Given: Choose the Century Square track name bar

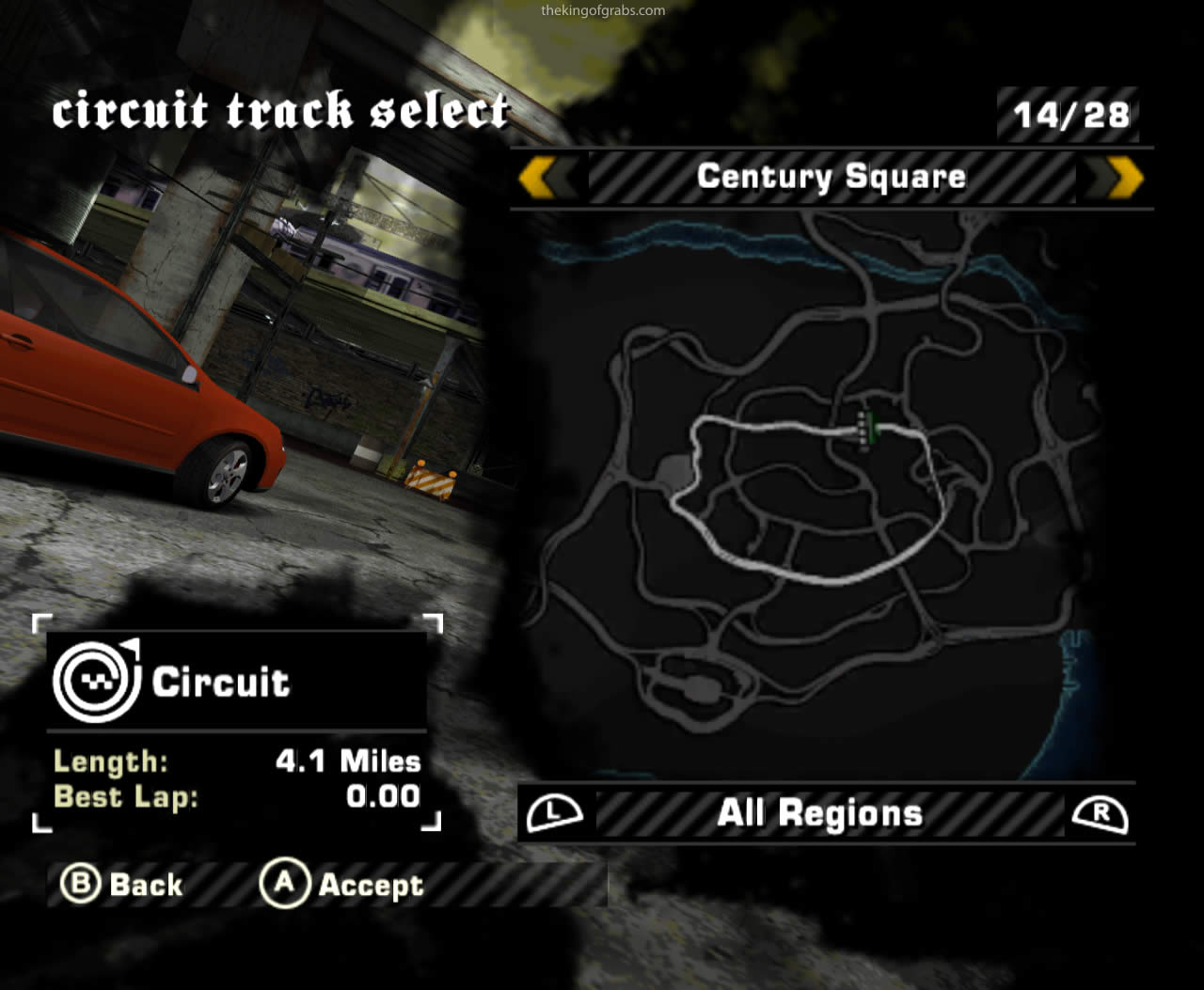Looking at the screenshot, I should [x=832, y=177].
